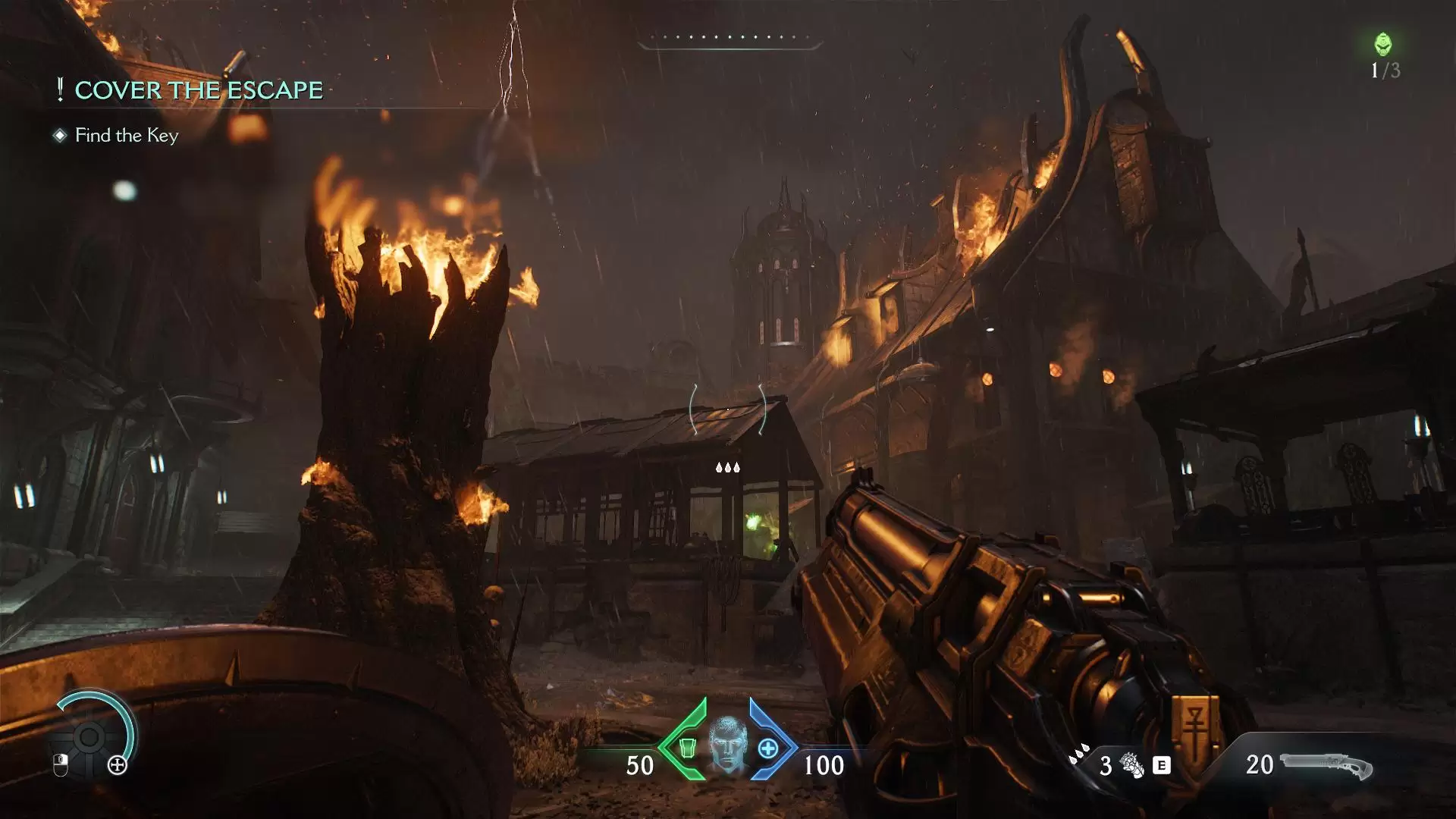
Task: Select the Cover the Escape objective title
Action: coord(198,90)
